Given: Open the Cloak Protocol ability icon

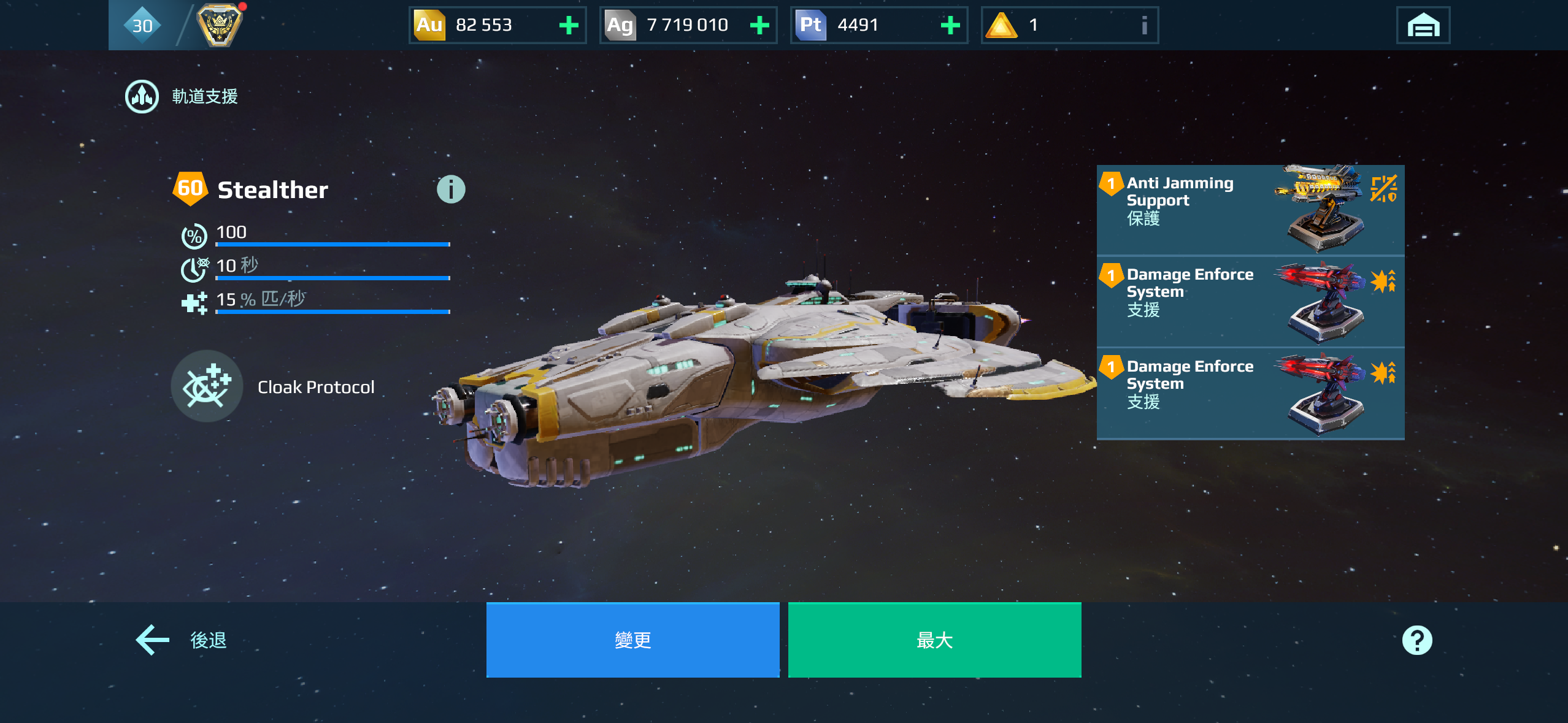Looking at the screenshot, I should click(207, 386).
